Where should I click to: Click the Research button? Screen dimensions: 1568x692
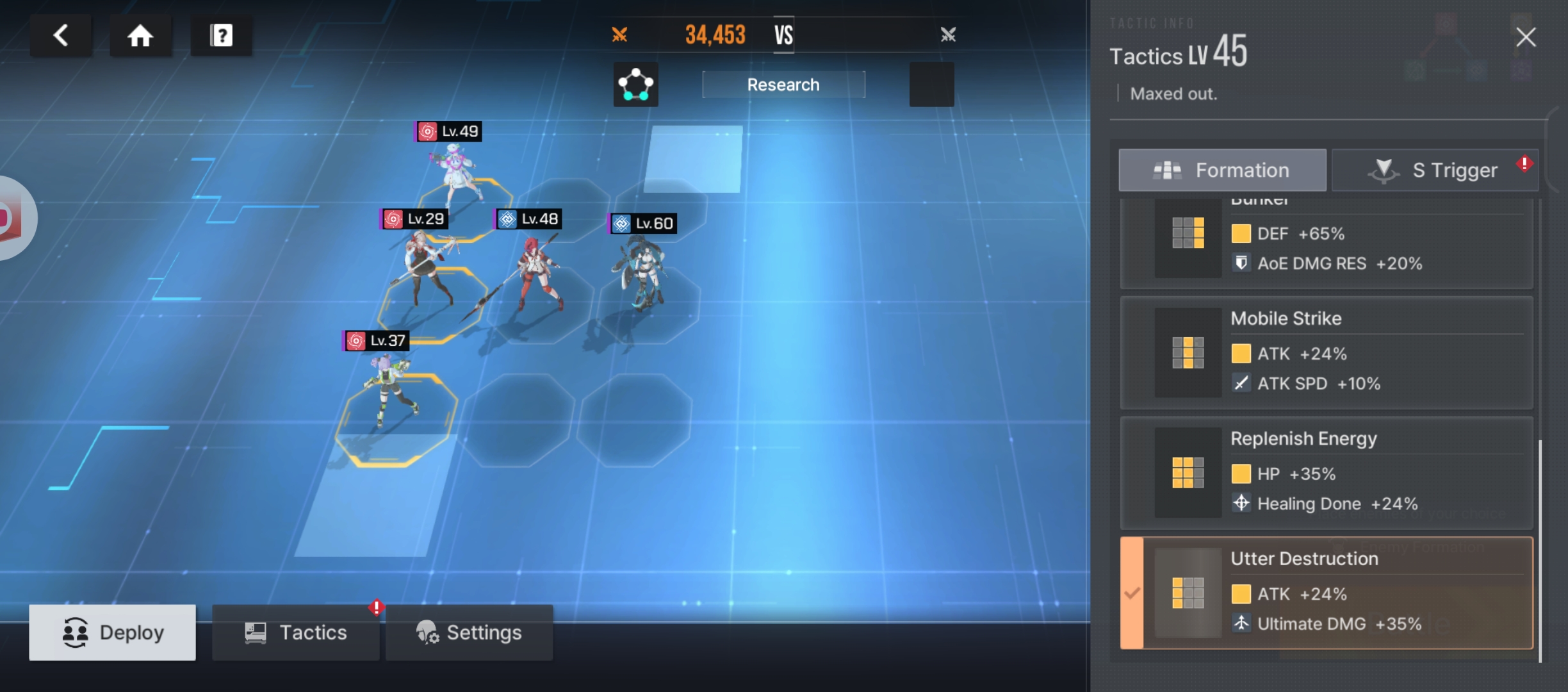coord(783,85)
